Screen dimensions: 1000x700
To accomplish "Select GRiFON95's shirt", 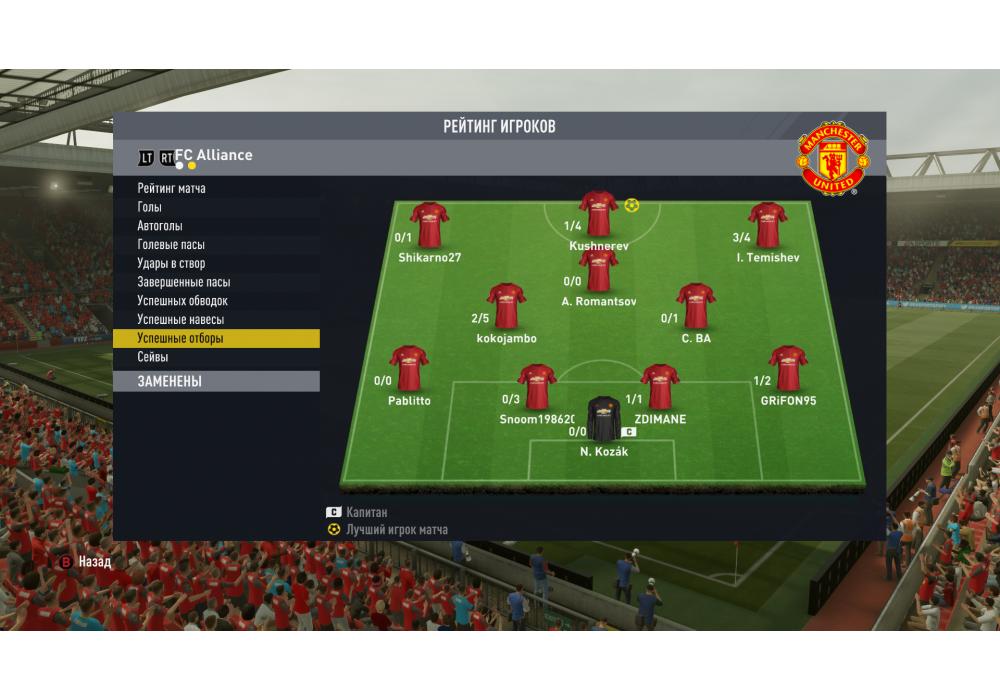I will point(788,369).
